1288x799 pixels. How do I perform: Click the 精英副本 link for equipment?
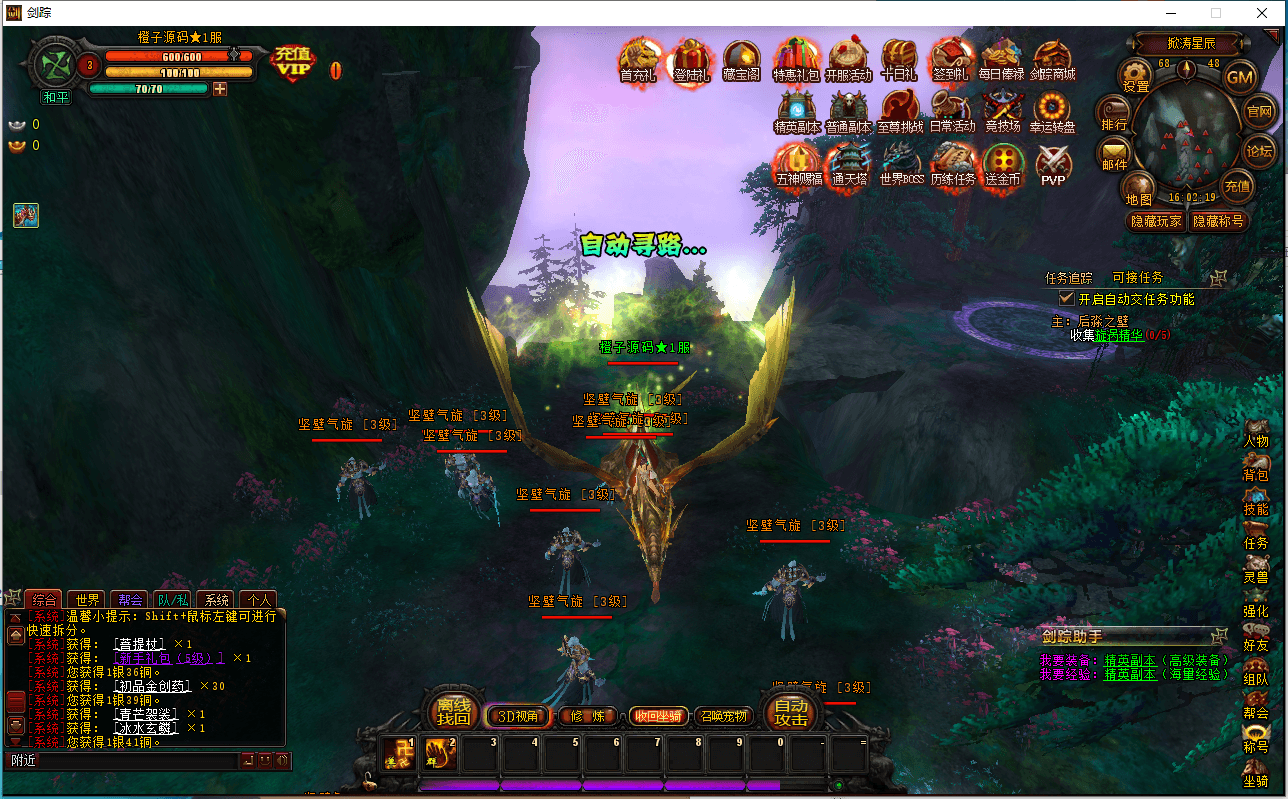(1130, 660)
